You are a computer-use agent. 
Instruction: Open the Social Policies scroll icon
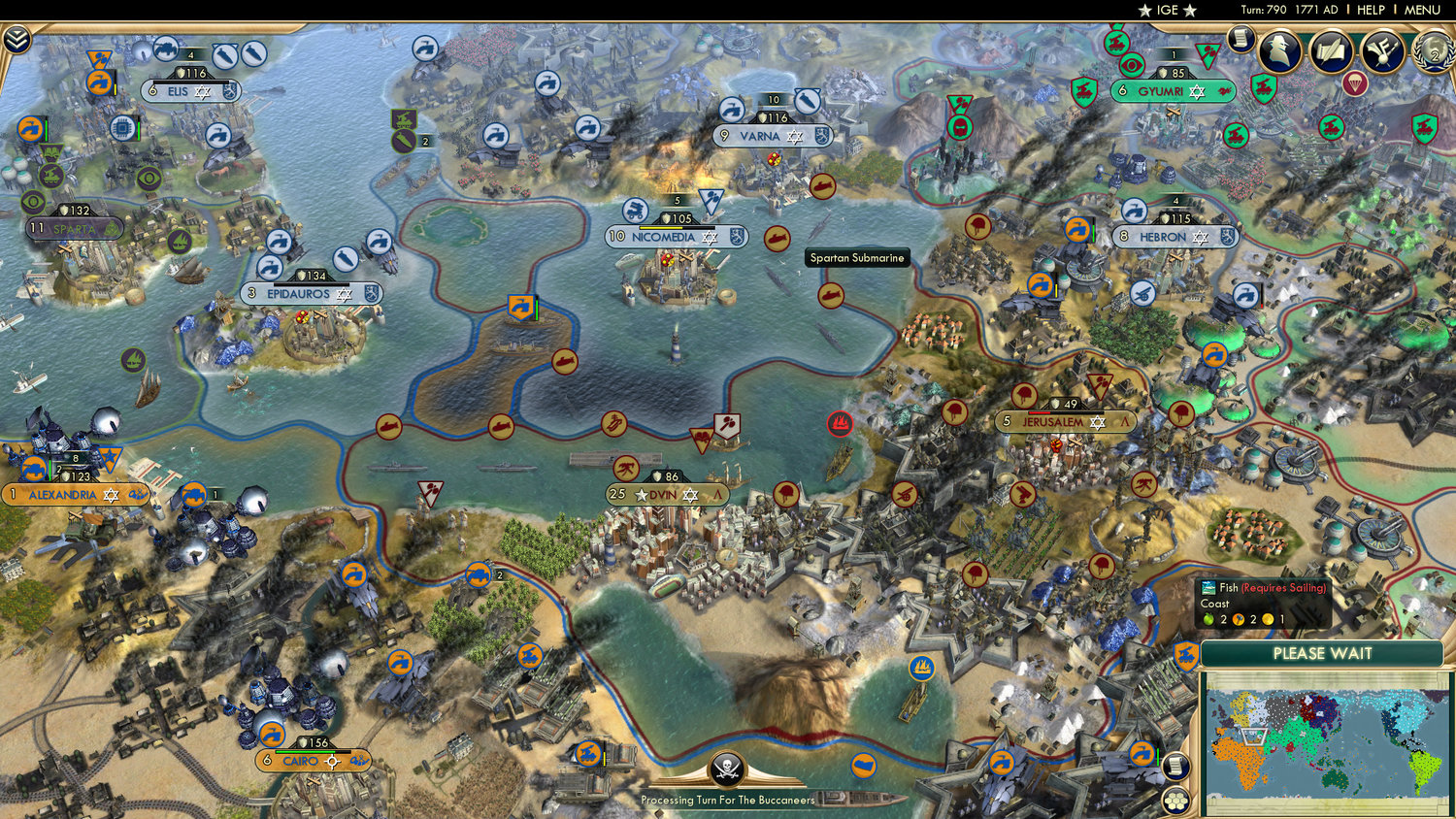pyautogui.click(x=1330, y=50)
